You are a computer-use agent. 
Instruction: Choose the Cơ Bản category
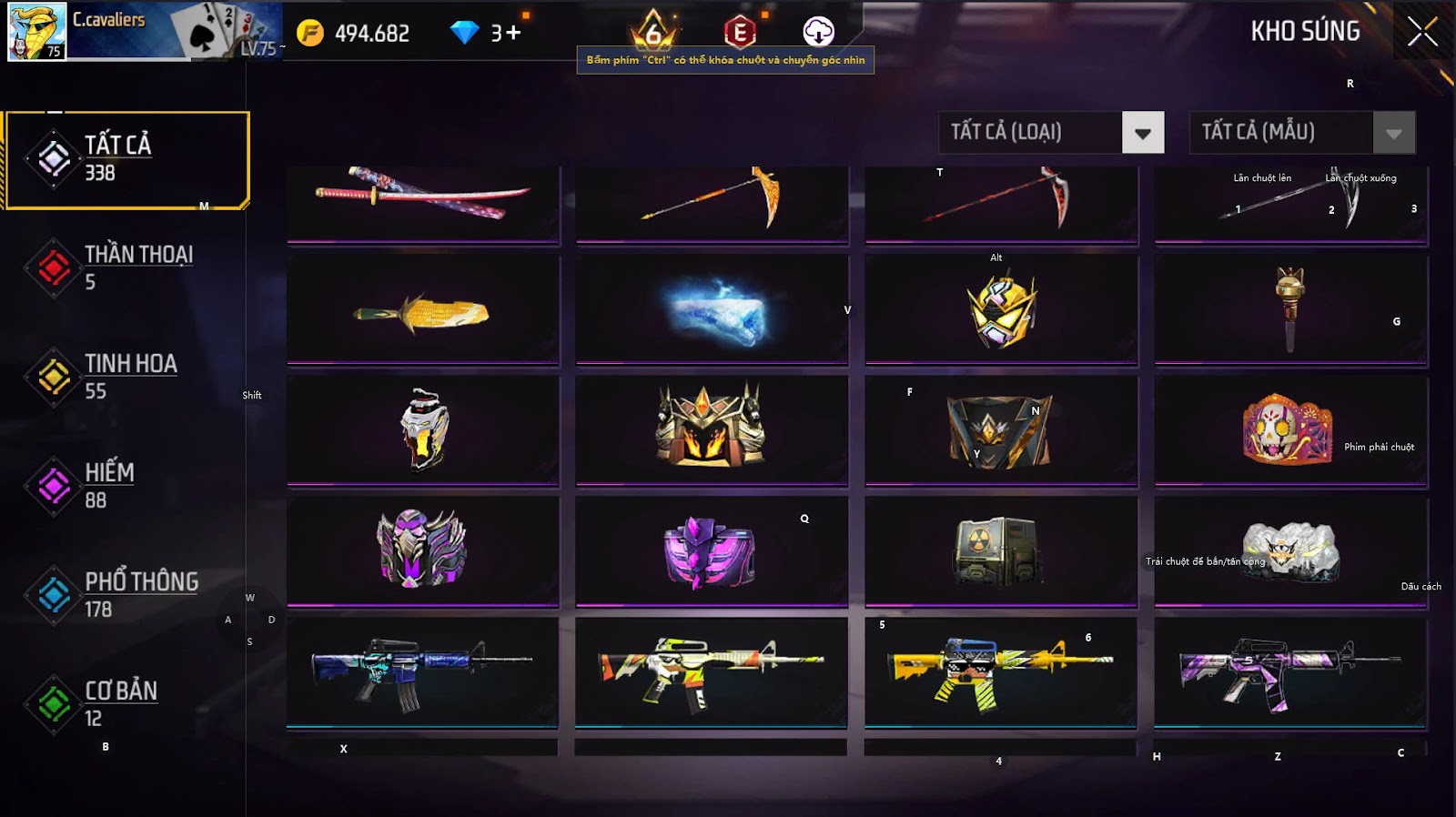127,704
